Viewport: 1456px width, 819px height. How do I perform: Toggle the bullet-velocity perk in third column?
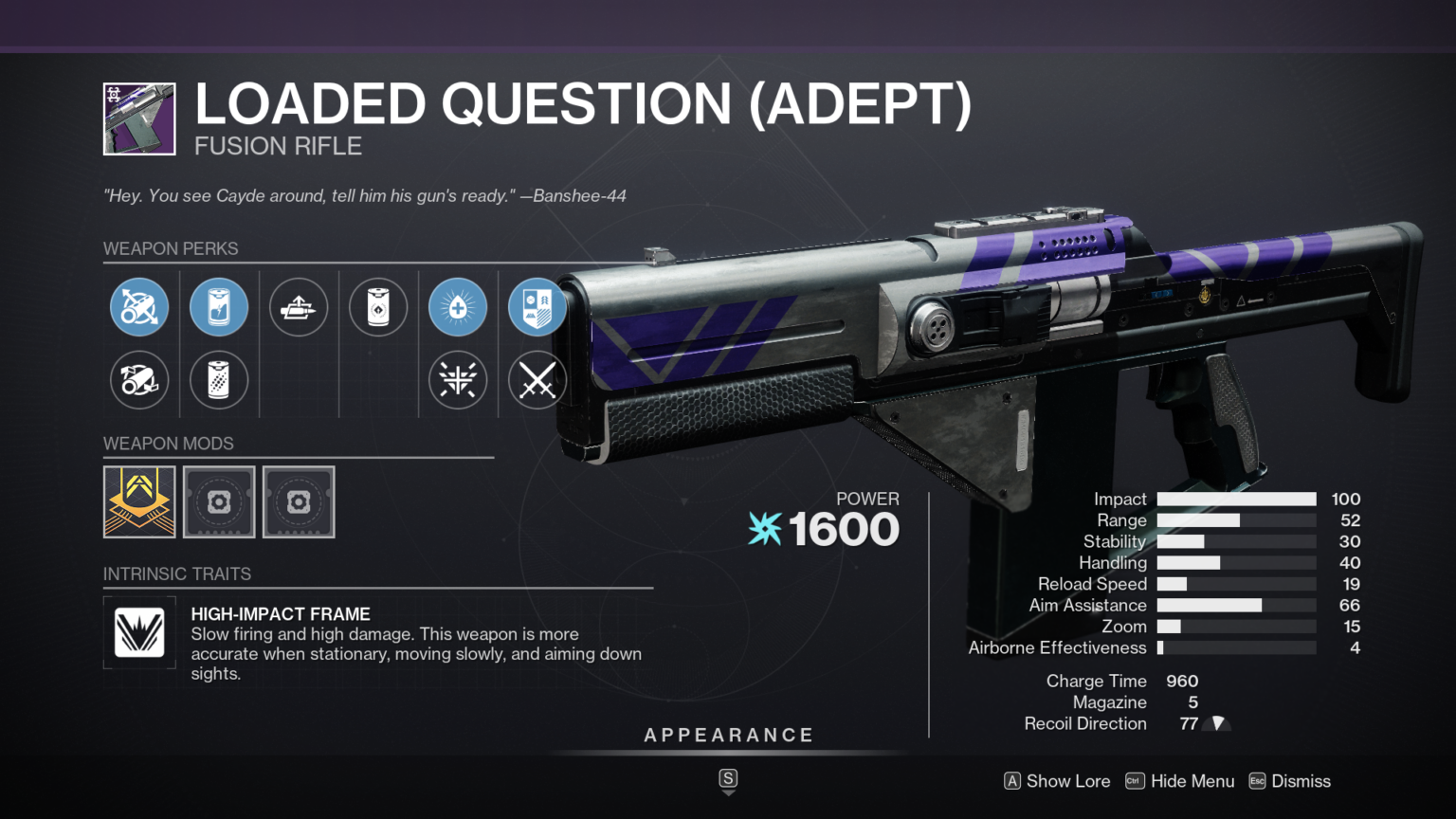pos(299,306)
